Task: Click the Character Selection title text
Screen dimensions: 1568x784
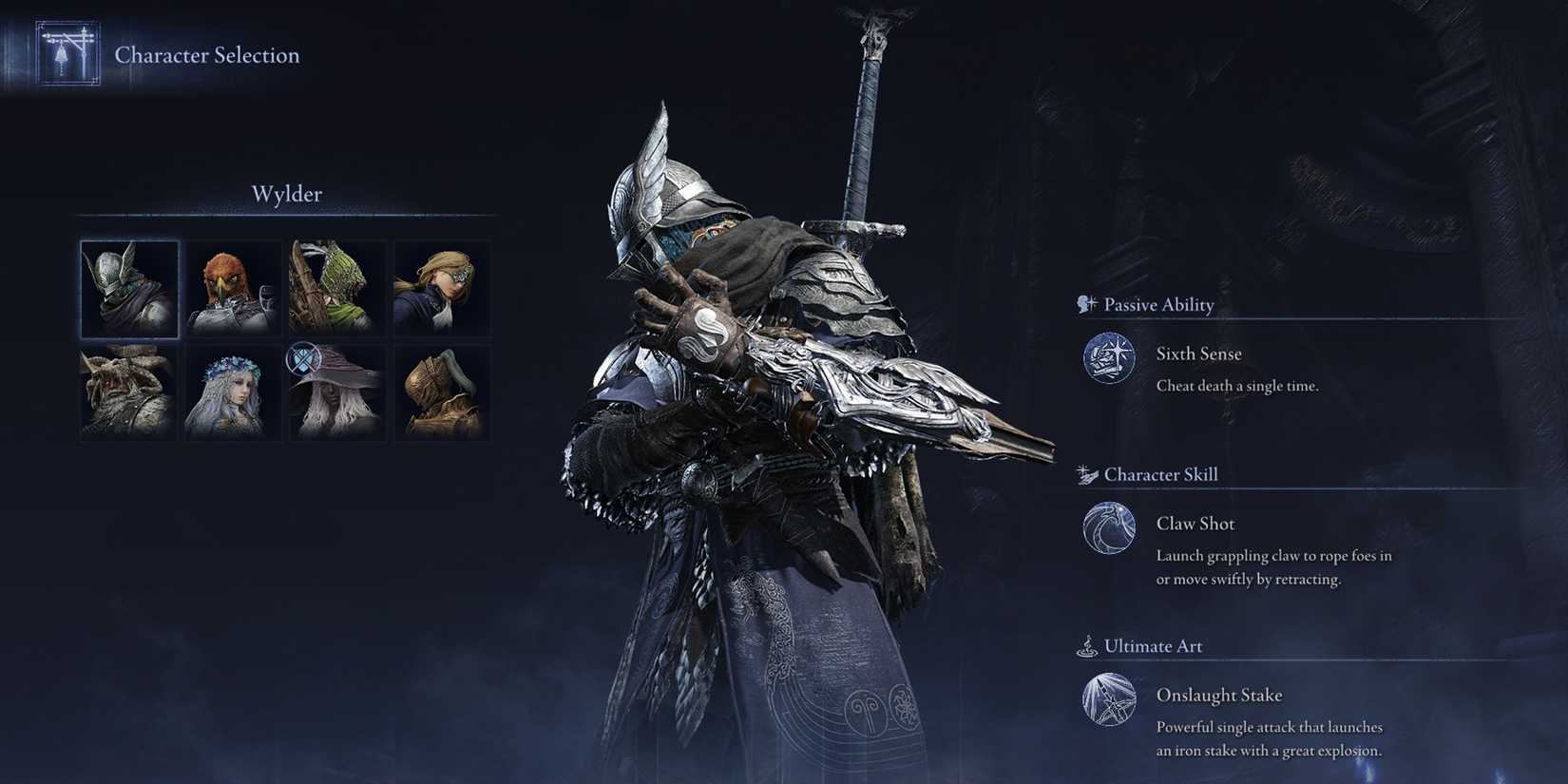Action: [206, 55]
